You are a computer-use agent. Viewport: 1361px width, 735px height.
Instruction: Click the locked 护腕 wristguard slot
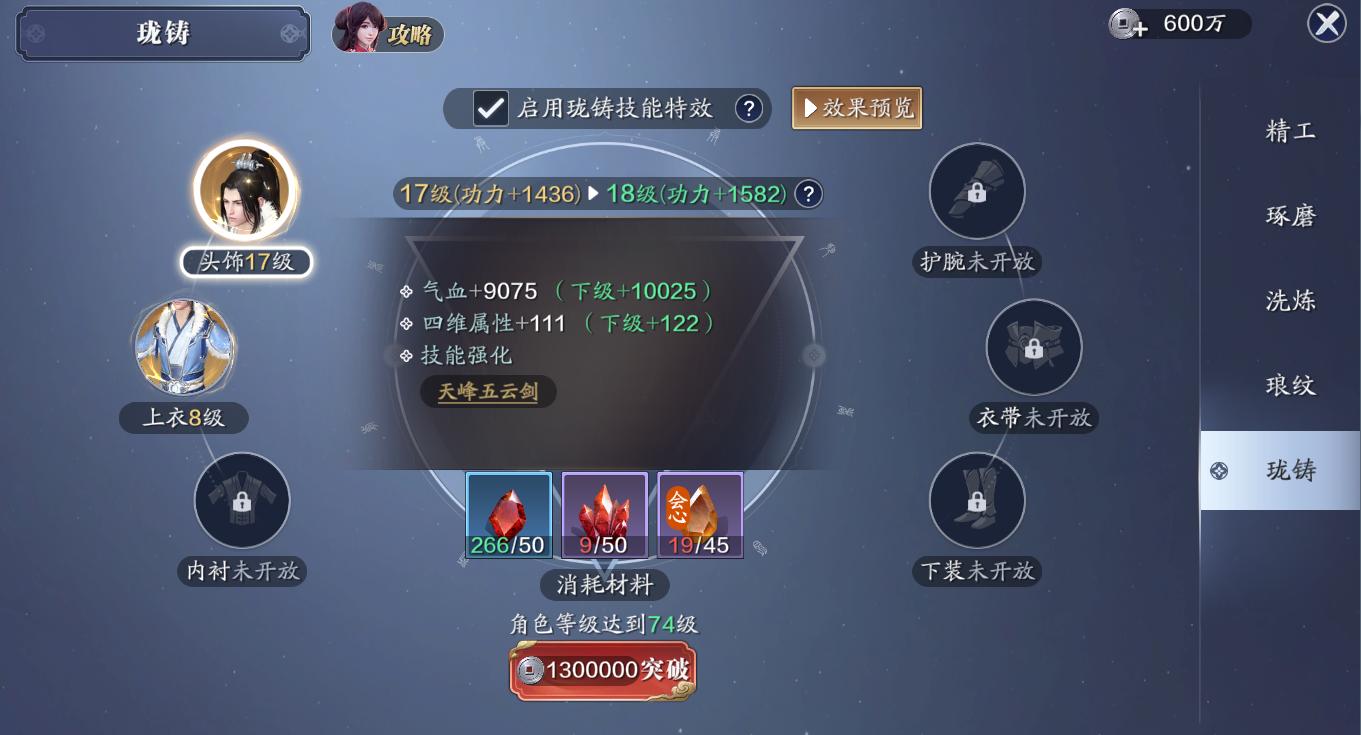977,191
